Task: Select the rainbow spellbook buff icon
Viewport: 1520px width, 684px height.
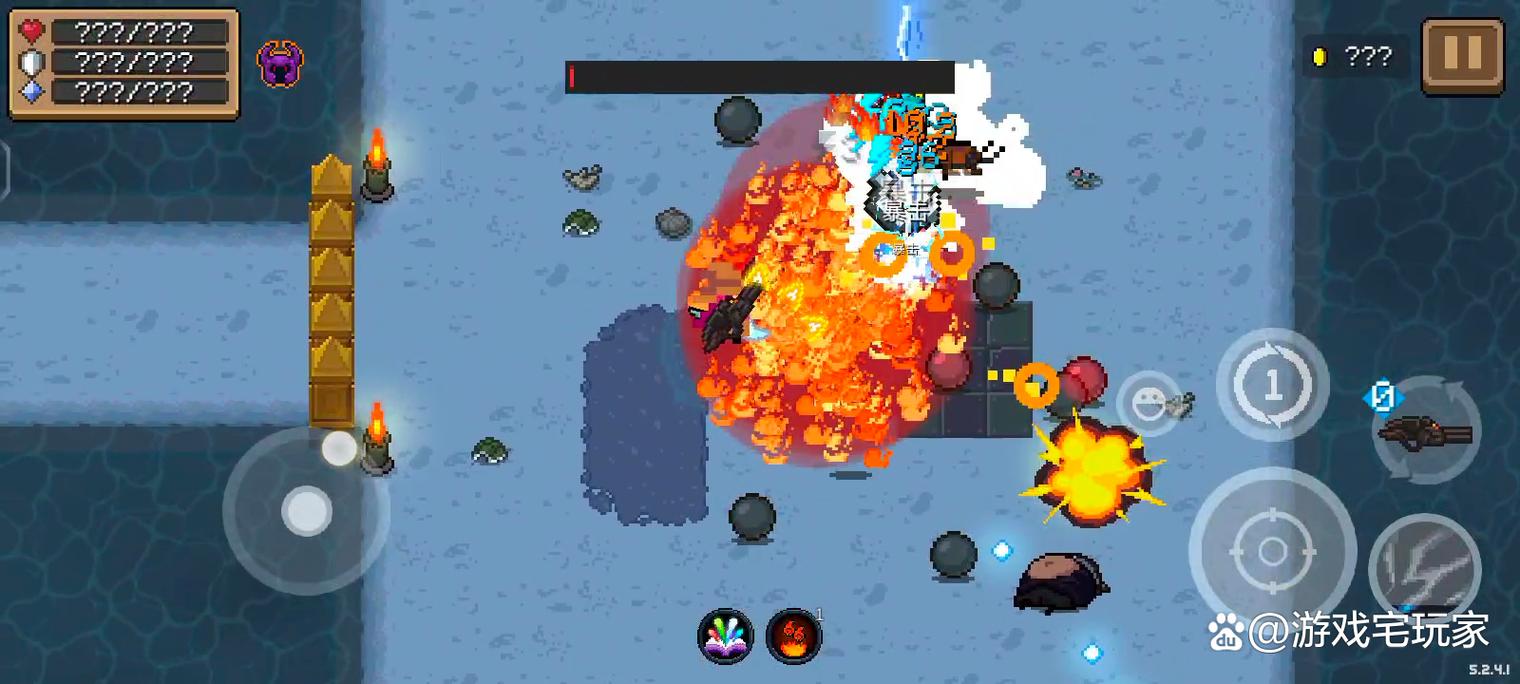Action: pyautogui.click(x=725, y=636)
